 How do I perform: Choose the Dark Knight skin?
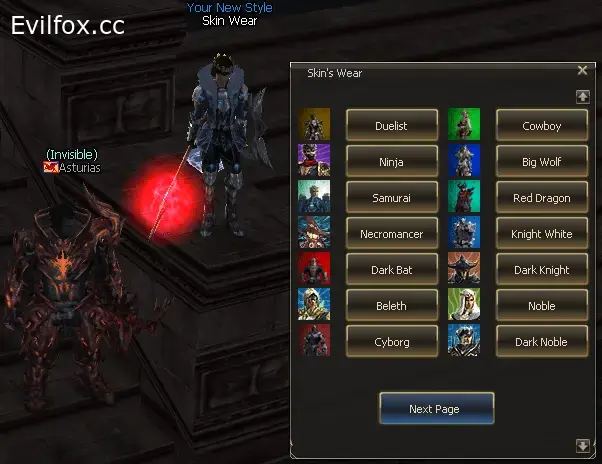541,270
